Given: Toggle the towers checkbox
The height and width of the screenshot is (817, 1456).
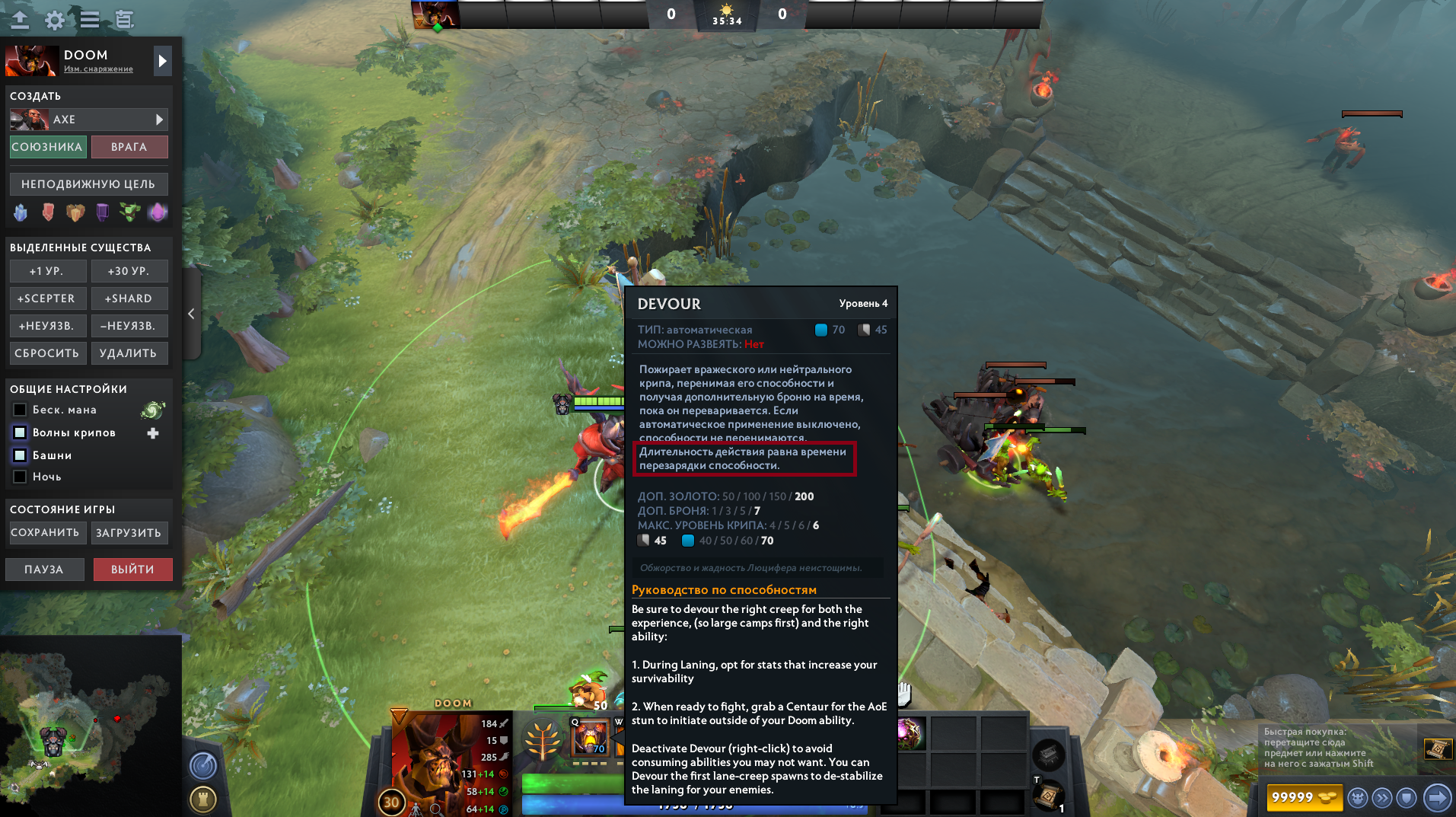Looking at the screenshot, I should tap(21, 455).
